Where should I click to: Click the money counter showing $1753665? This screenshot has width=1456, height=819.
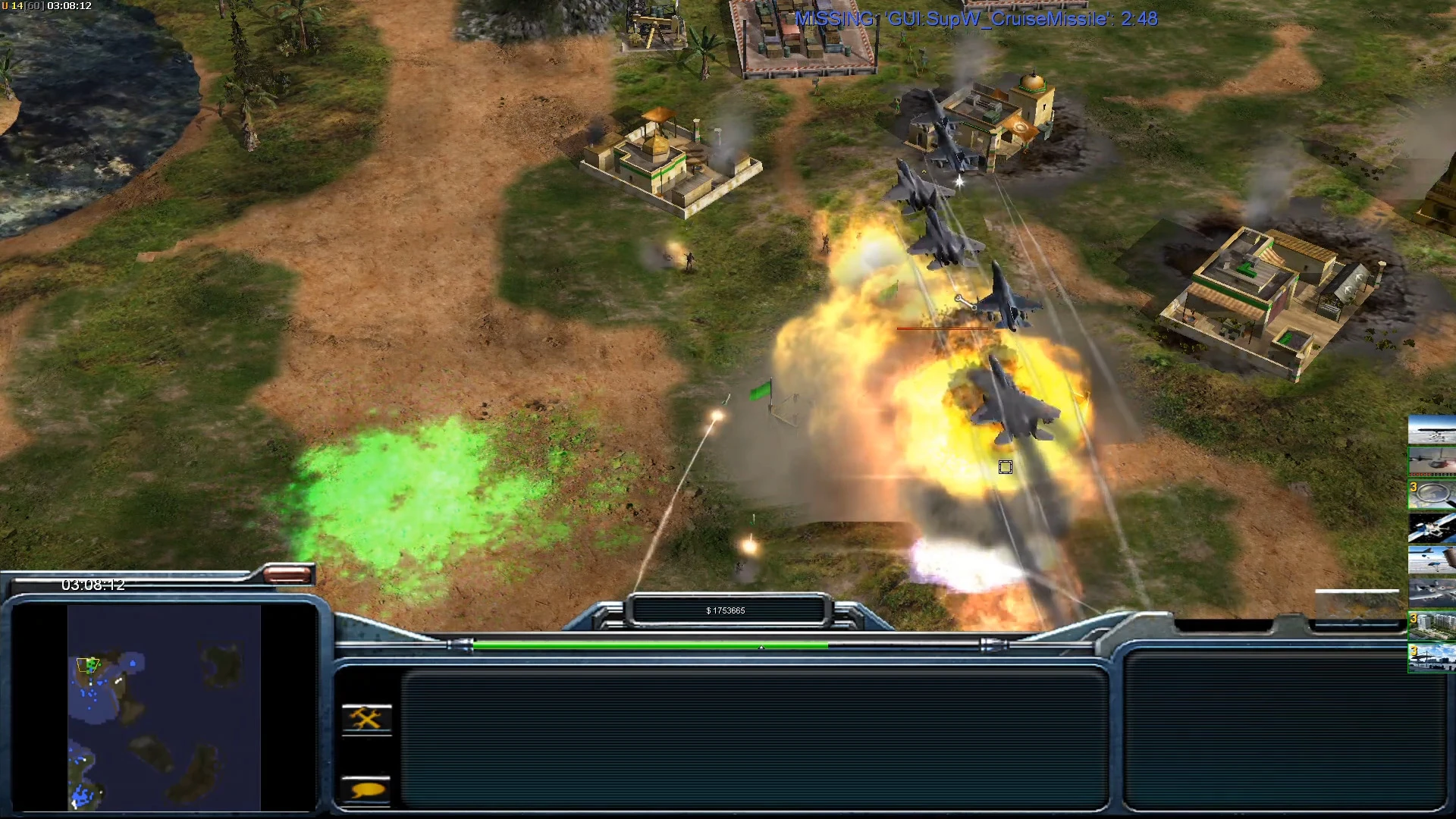pos(726,609)
